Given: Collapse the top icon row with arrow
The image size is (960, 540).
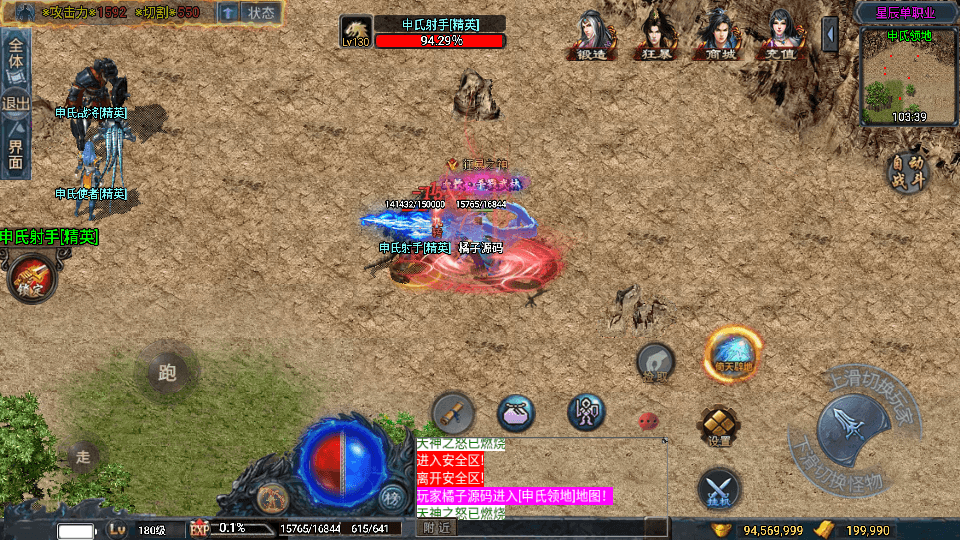Looking at the screenshot, I should 830,34.
